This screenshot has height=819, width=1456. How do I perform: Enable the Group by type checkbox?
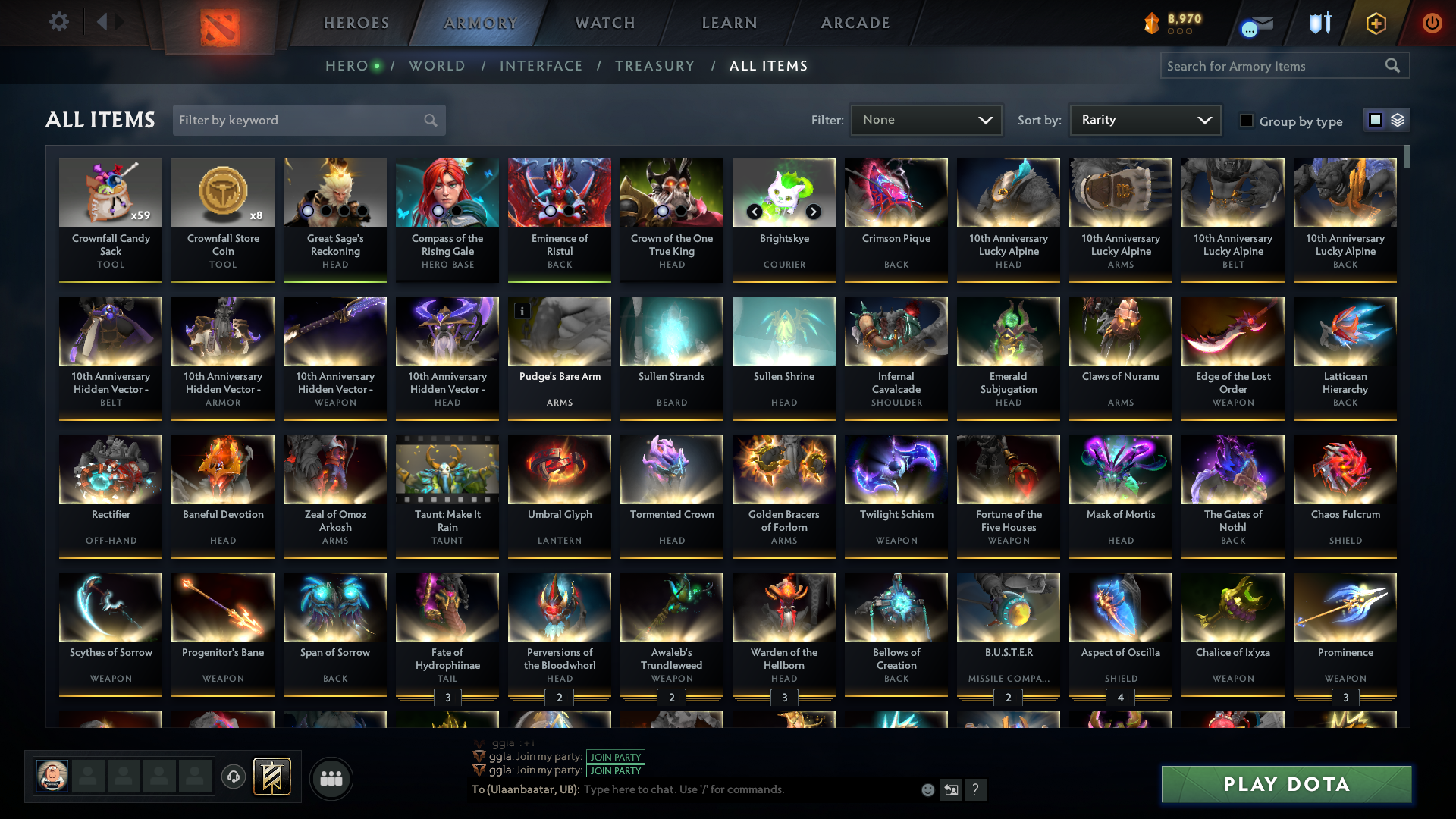point(1247,121)
